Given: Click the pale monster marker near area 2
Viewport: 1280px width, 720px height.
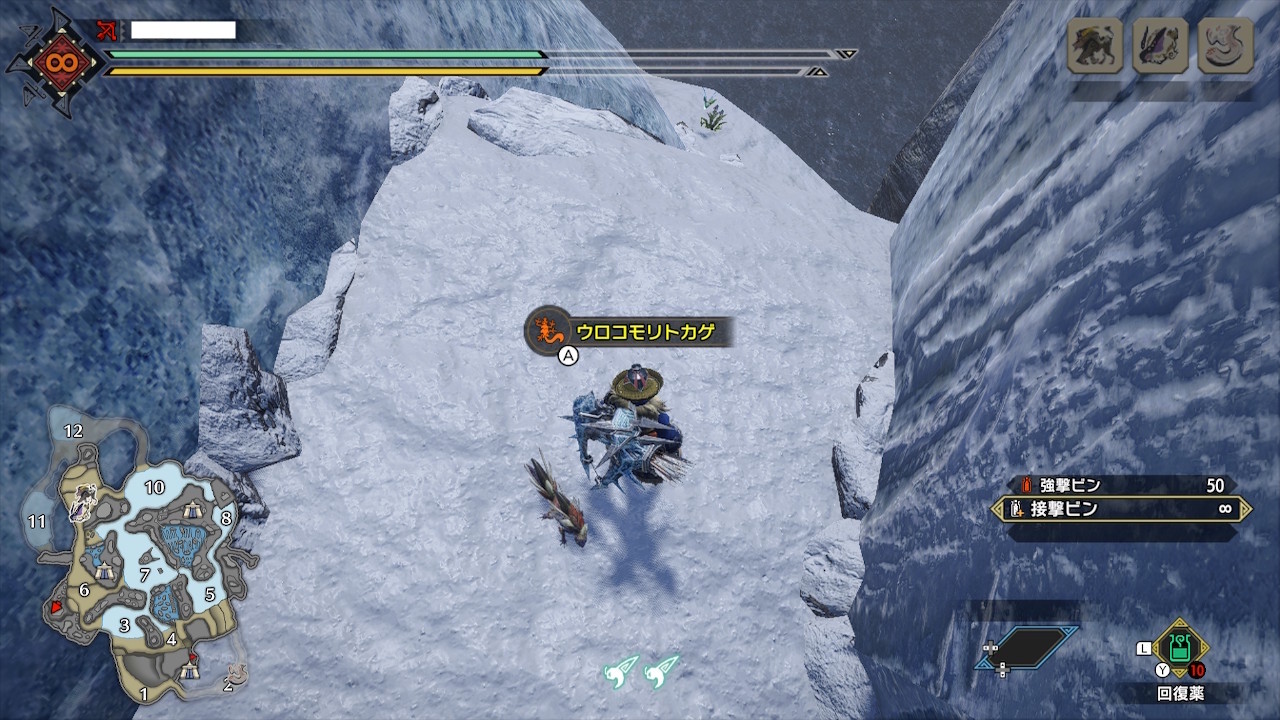Looking at the screenshot, I should pos(238,673).
